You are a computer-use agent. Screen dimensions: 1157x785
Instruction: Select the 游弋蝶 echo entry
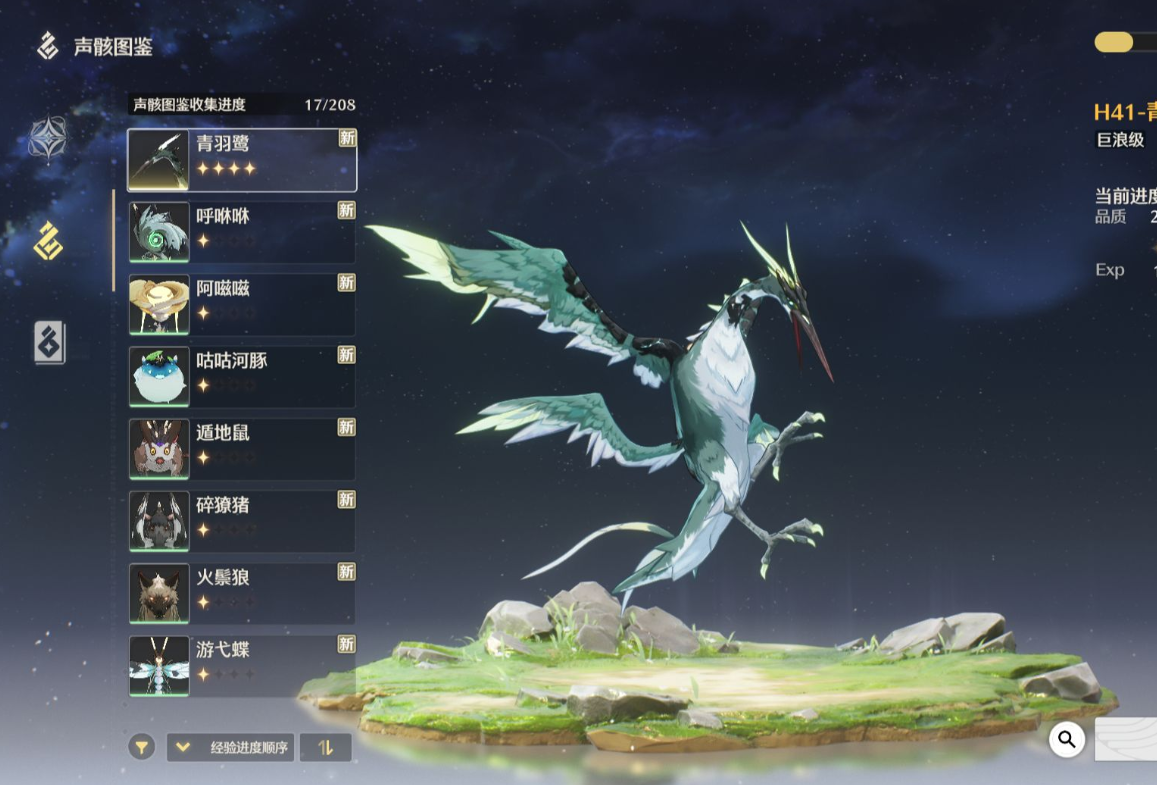click(242, 665)
